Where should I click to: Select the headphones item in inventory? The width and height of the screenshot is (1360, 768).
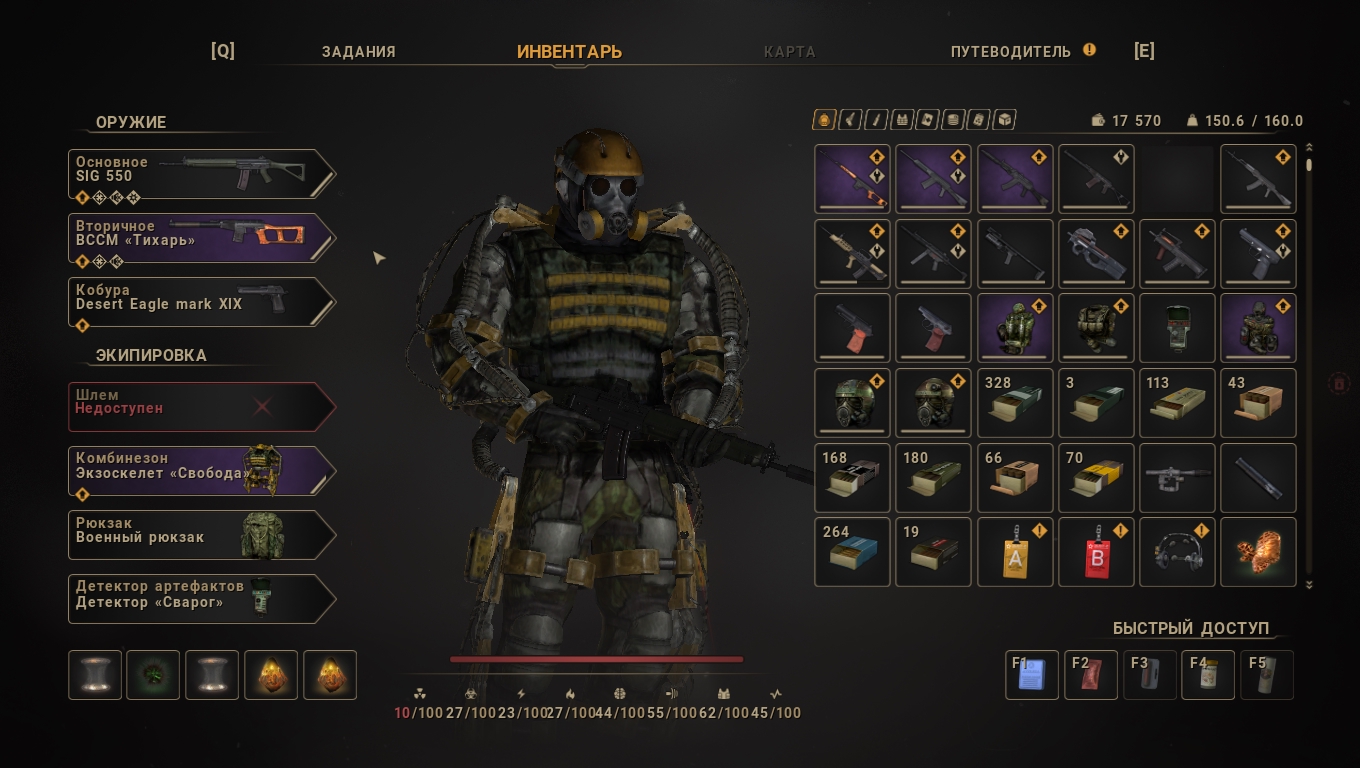1177,552
